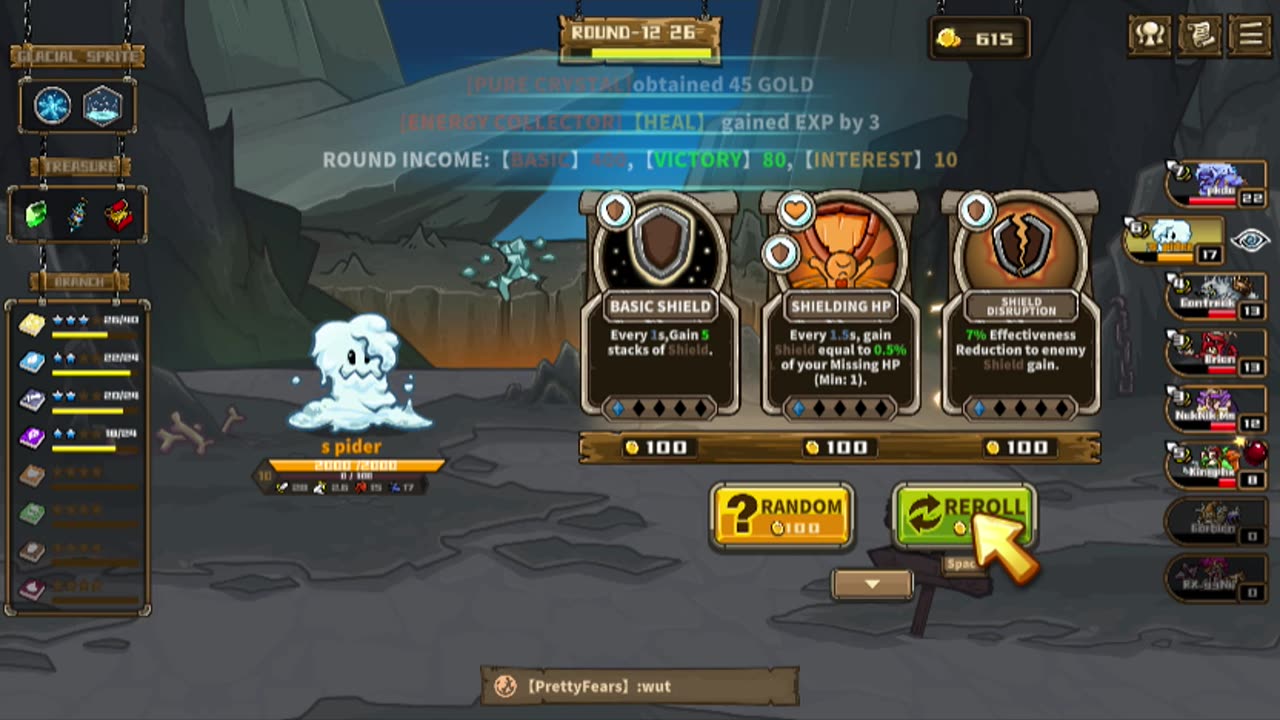1280x720 pixels.
Task: Choose the Shielding HP card
Action: [x=840, y=310]
